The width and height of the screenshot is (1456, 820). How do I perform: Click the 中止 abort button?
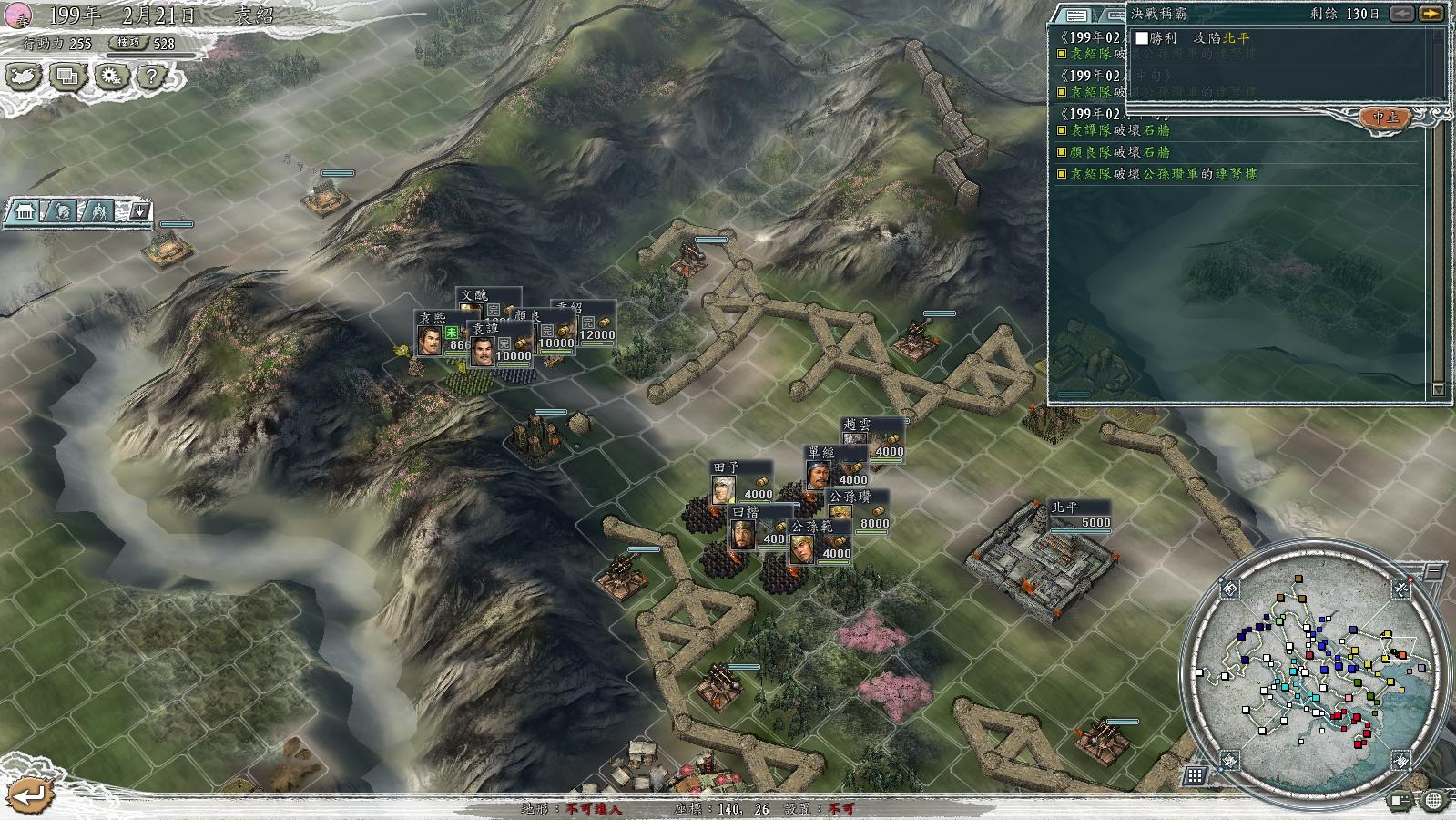pyautogui.click(x=1385, y=118)
